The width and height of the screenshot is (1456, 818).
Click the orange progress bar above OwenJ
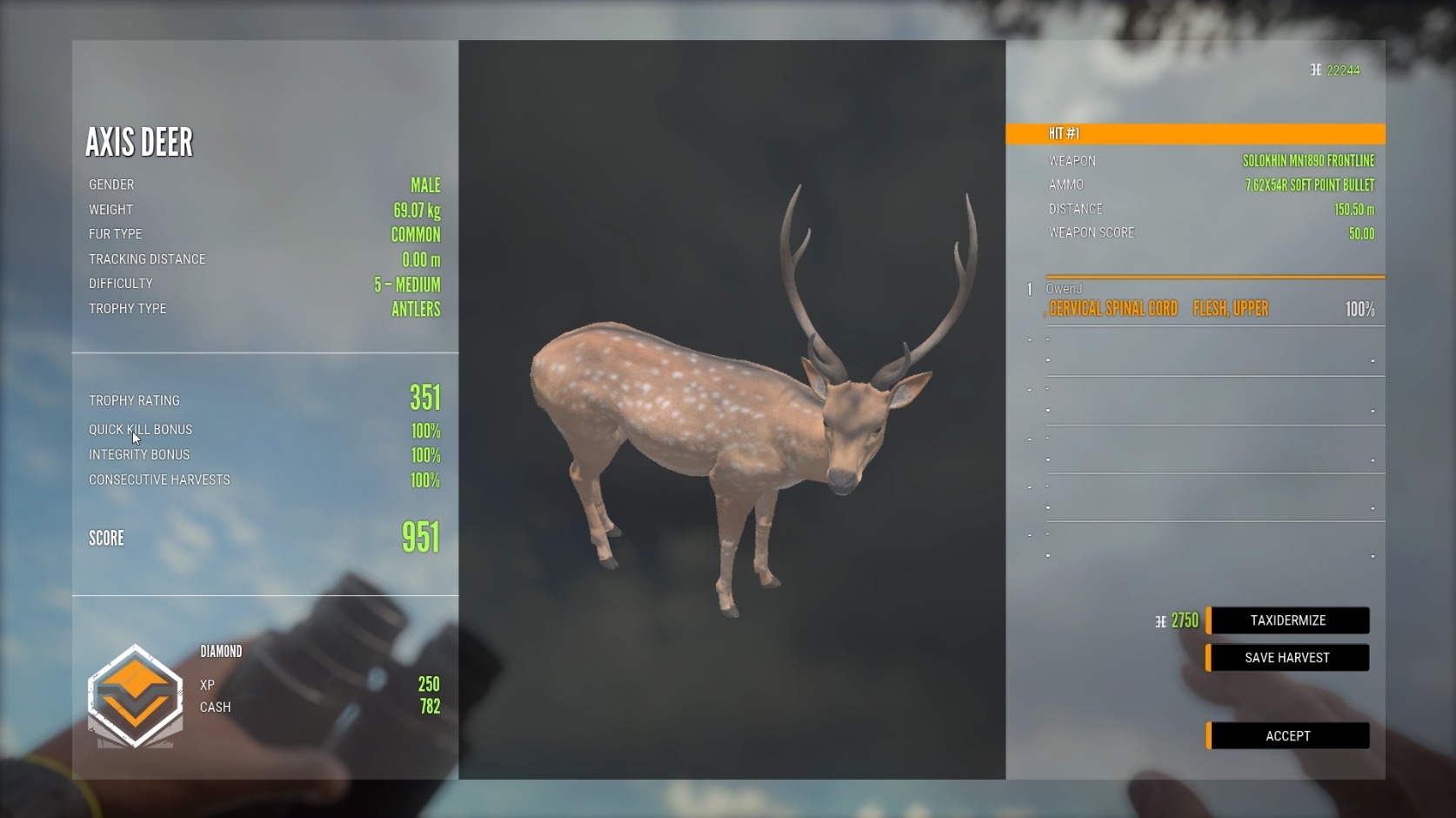click(x=1214, y=277)
